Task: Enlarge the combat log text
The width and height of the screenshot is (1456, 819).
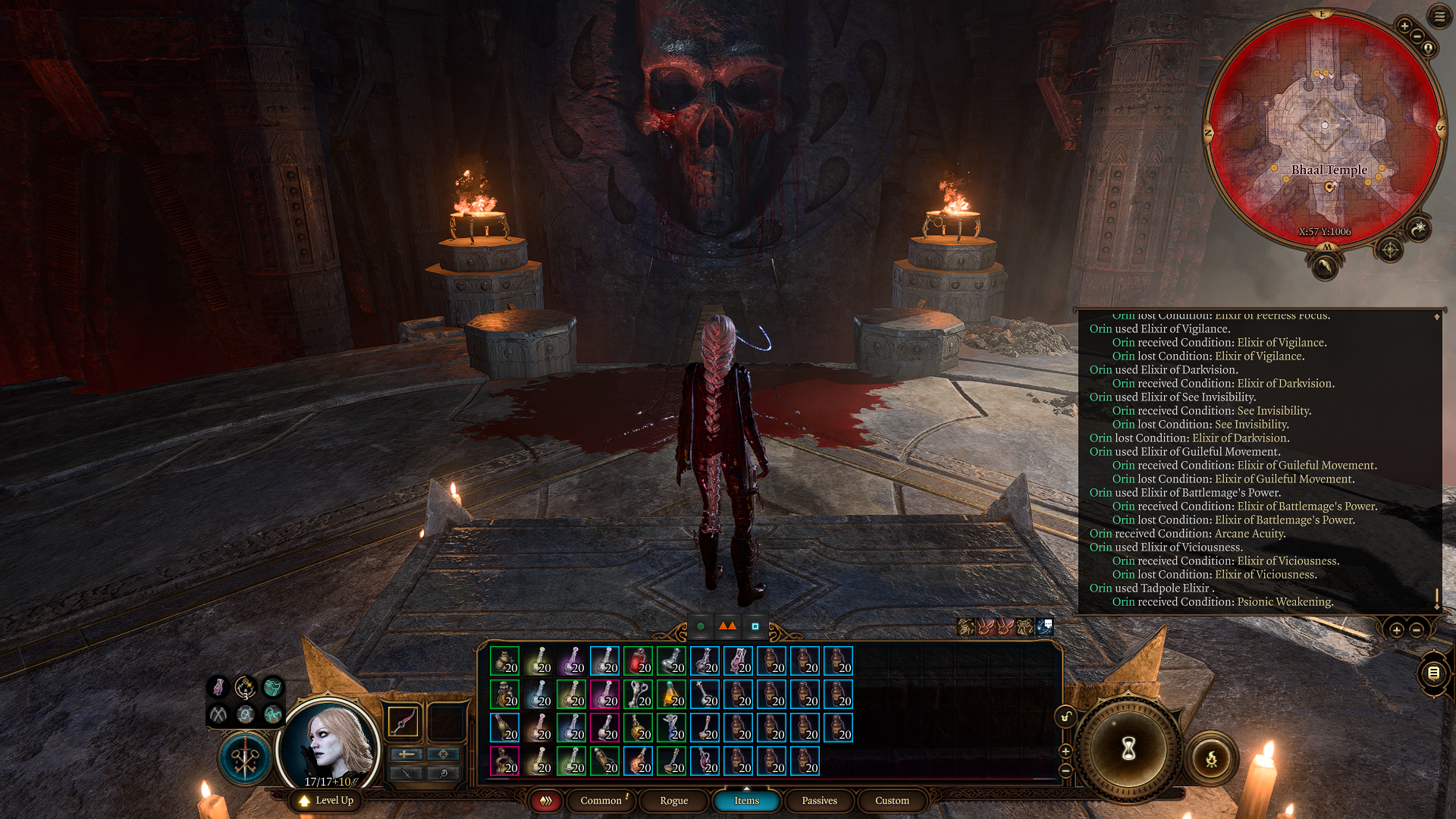Action: [x=1396, y=630]
